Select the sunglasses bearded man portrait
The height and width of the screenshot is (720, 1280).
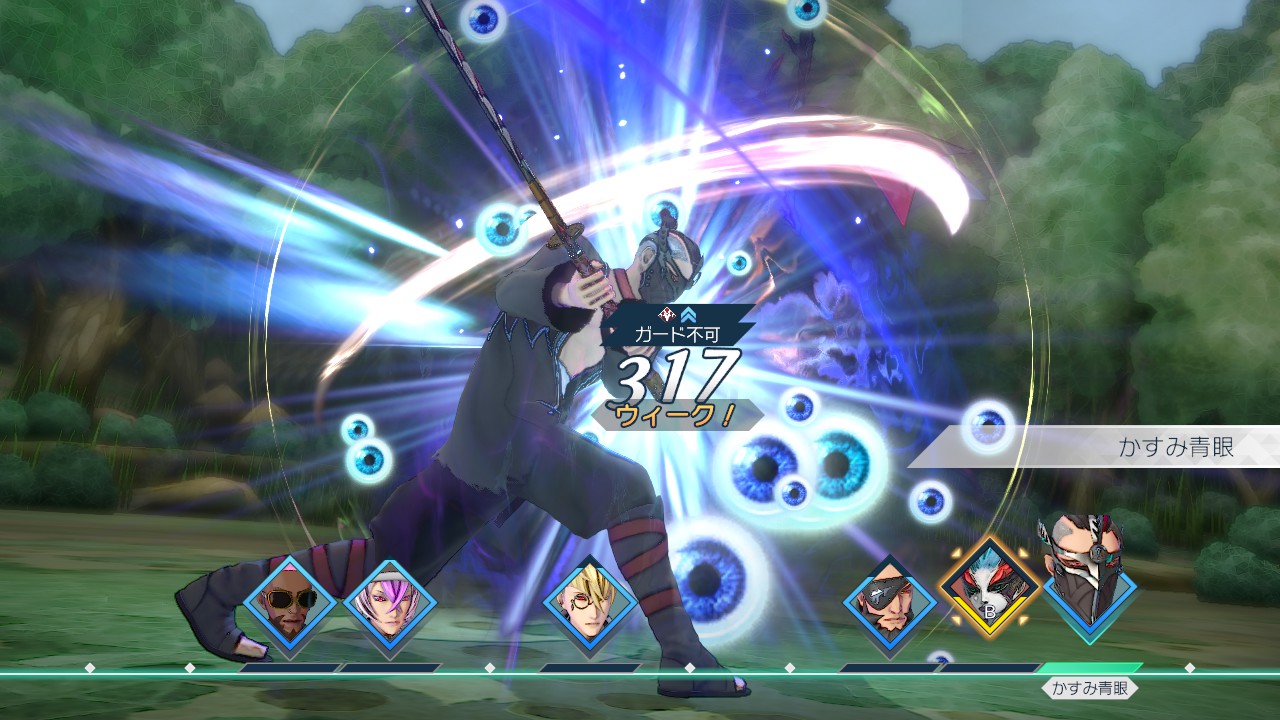pyautogui.click(x=289, y=603)
